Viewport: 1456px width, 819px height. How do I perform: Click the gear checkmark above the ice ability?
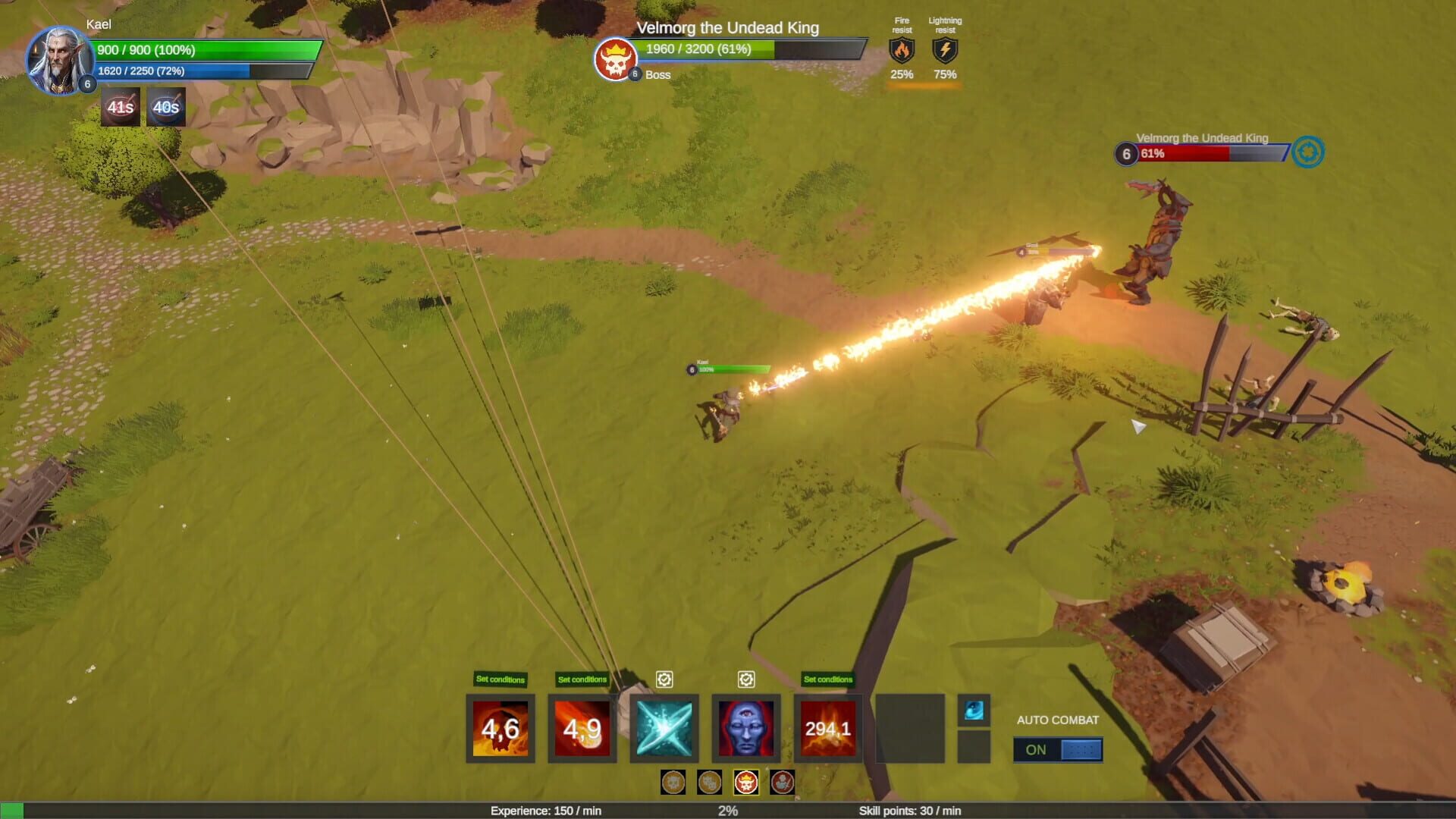point(664,679)
